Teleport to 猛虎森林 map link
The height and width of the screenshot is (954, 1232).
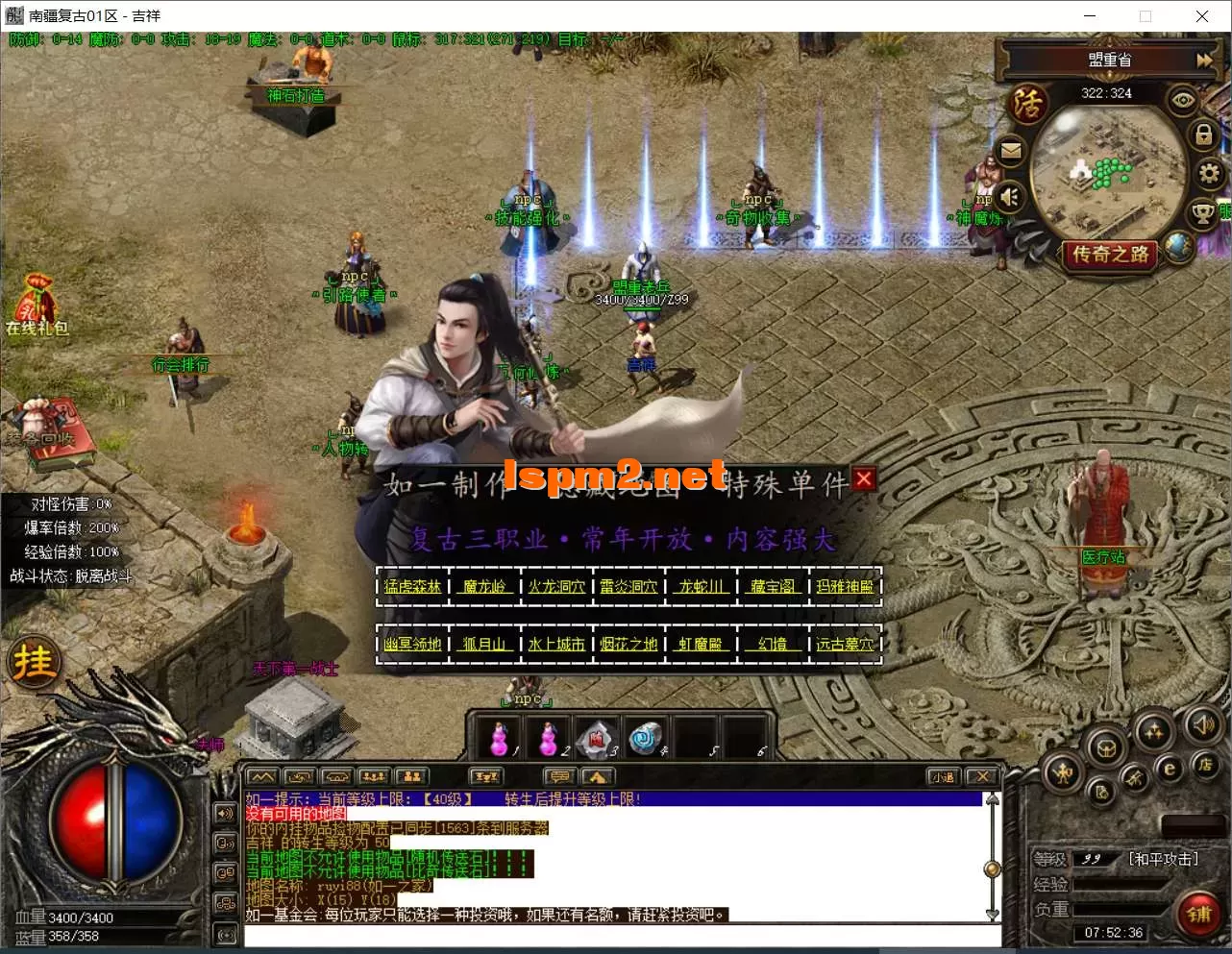point(412,586)
